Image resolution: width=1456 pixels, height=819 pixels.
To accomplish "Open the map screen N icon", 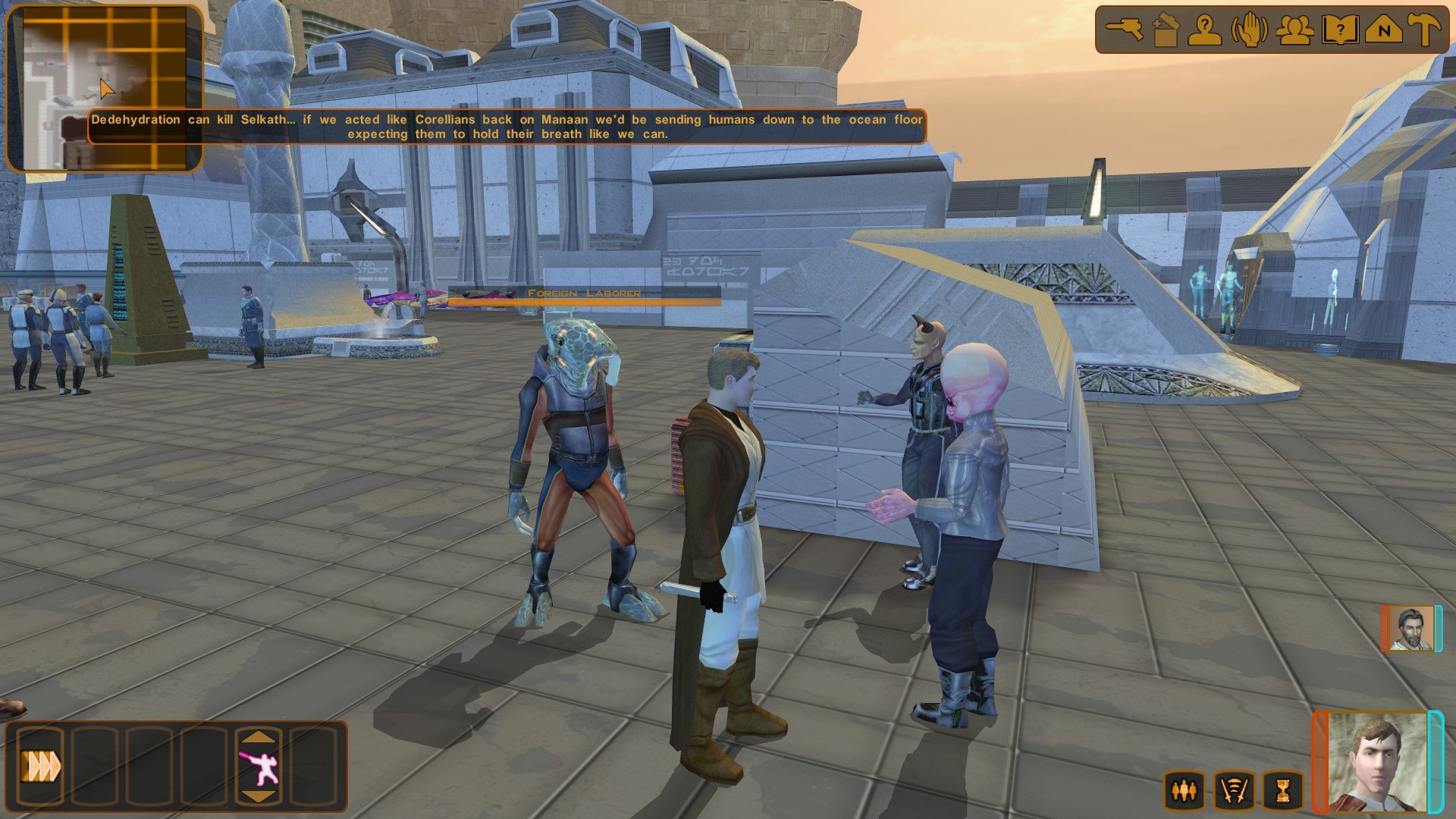I will coord(1383,30).
